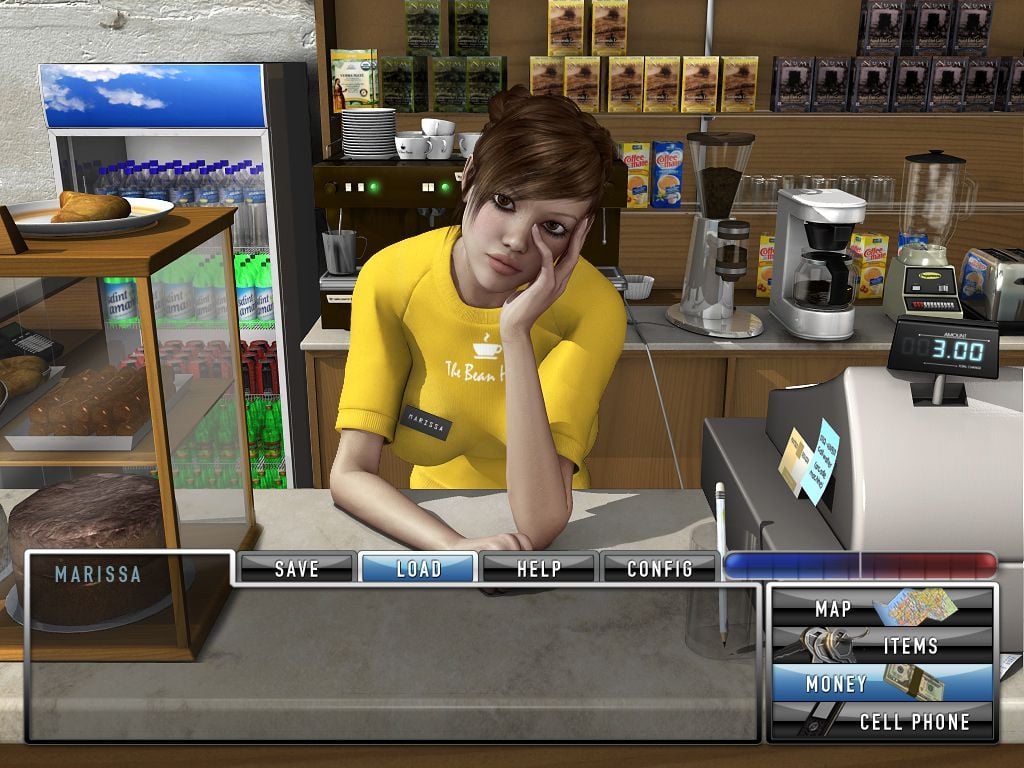Open the Load game menu
The image size is (1024, 768).
click(418, 568)
